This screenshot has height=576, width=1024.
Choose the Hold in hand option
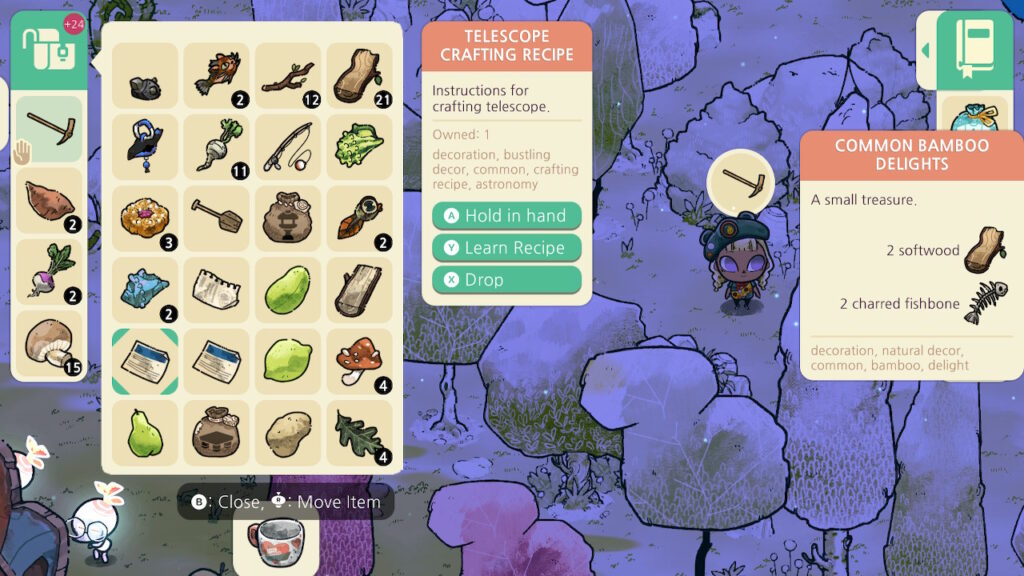(506, 216)
